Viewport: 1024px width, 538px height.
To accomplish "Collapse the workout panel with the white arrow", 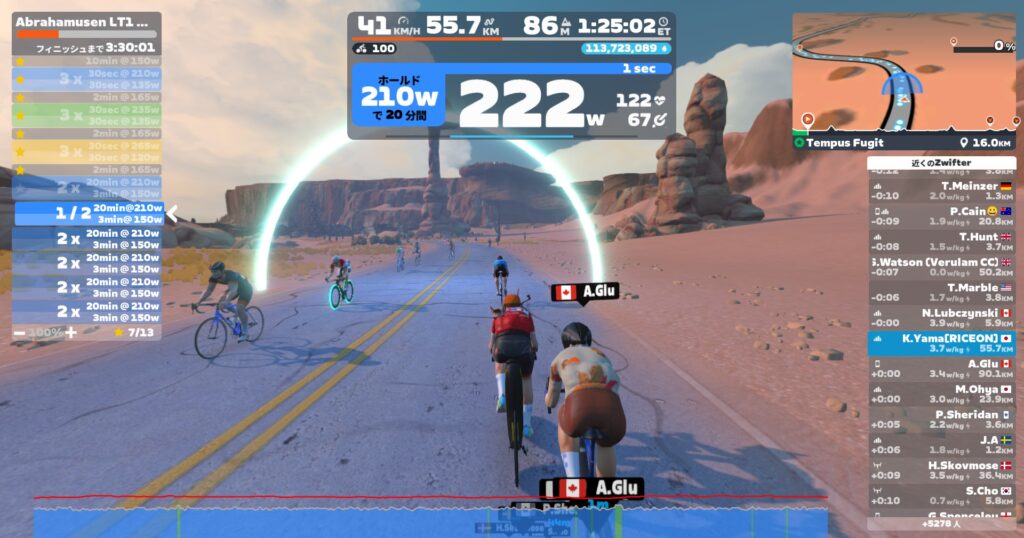I will tap(172, 213).
